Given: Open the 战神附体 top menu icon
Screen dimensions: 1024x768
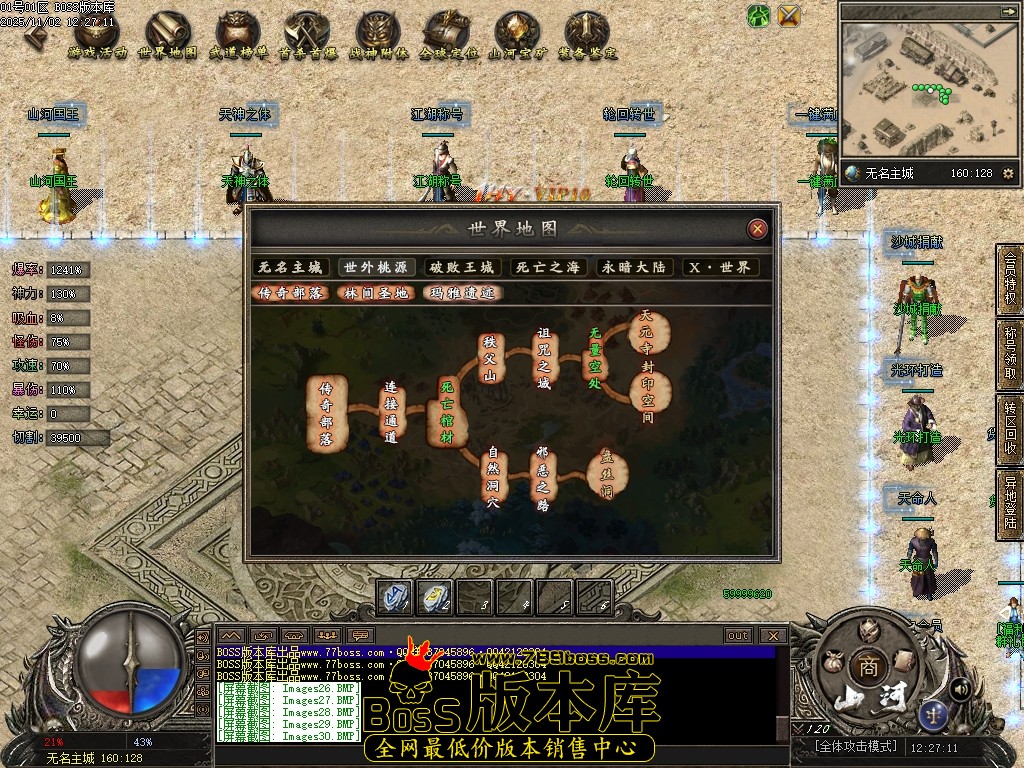Looking at the screenshot, I should [378, 36].
